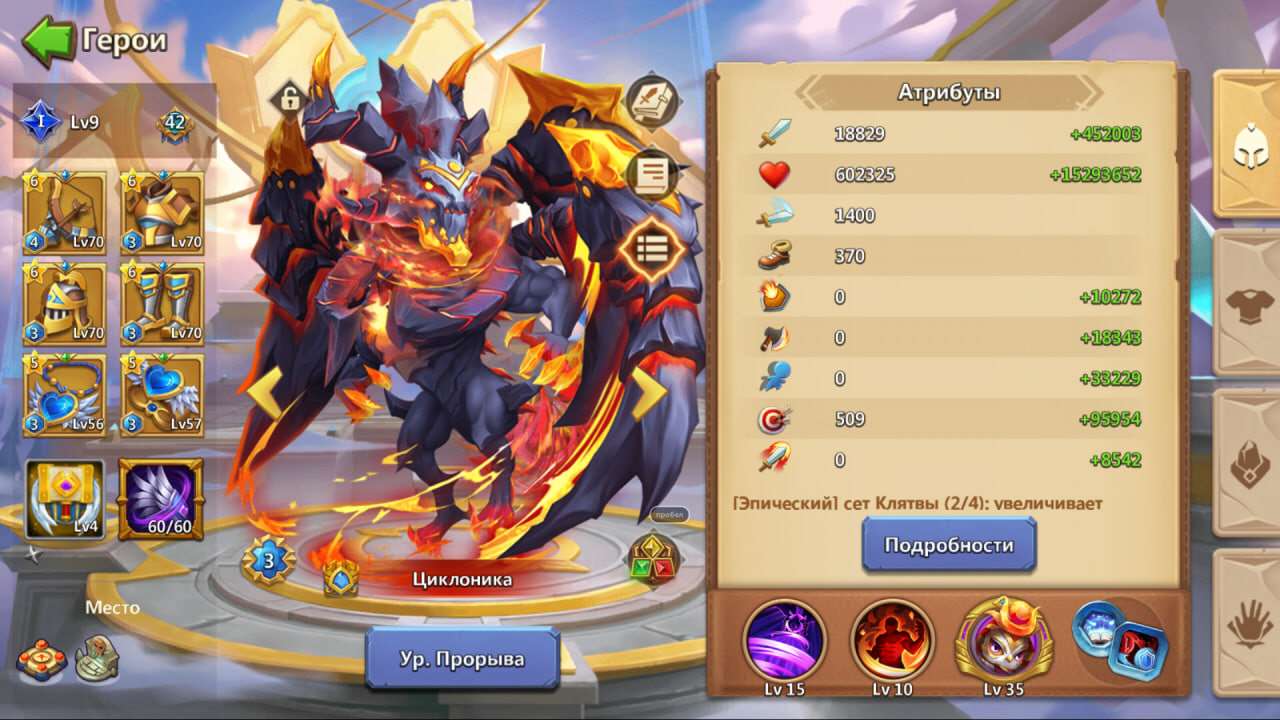This screenshot has height=720, width=1280.
Task: Select the blue amulet Lv56
Action: coord(63,397)
